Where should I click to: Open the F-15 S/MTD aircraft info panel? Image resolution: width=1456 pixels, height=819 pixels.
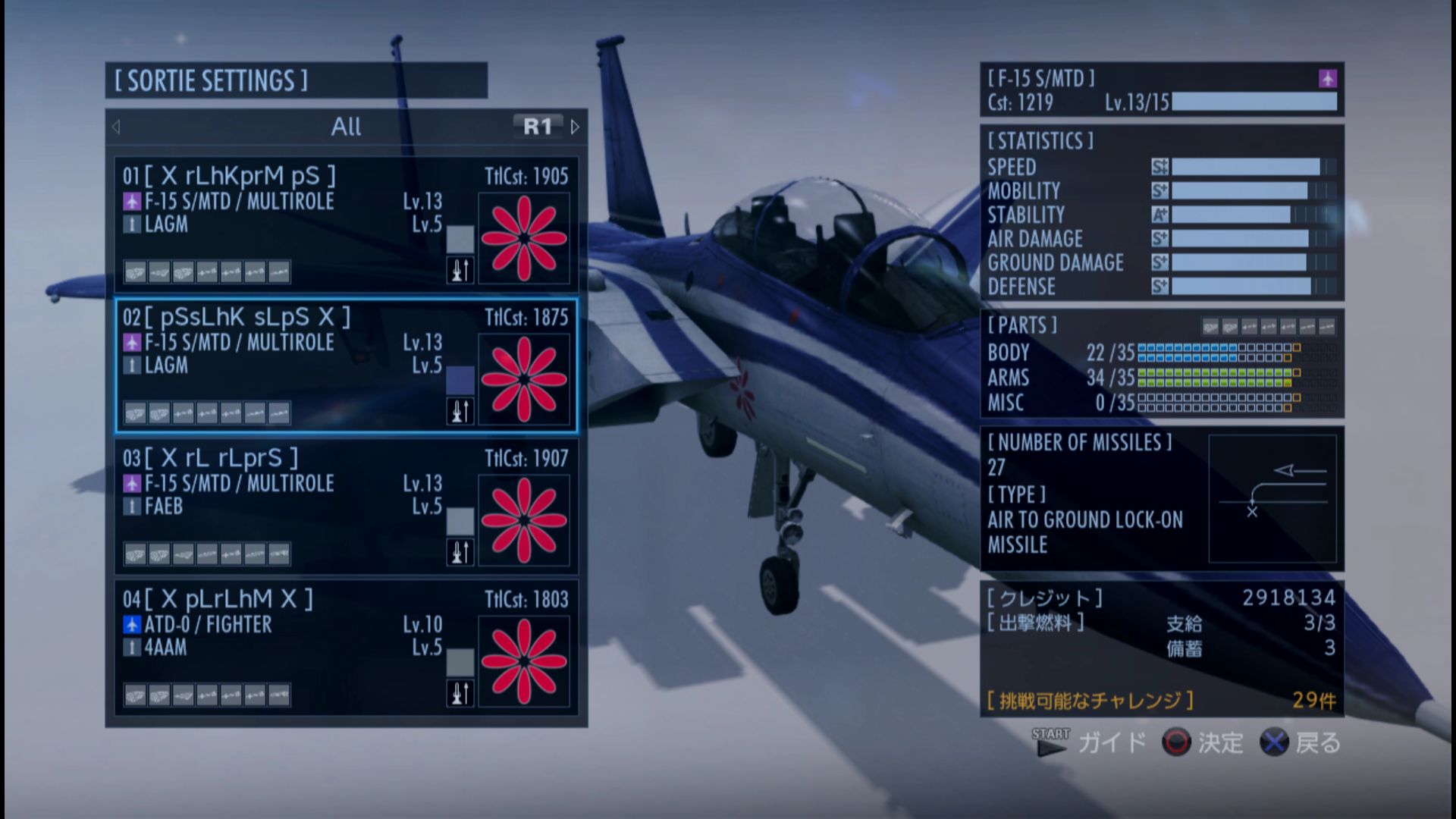(1161, 89)
